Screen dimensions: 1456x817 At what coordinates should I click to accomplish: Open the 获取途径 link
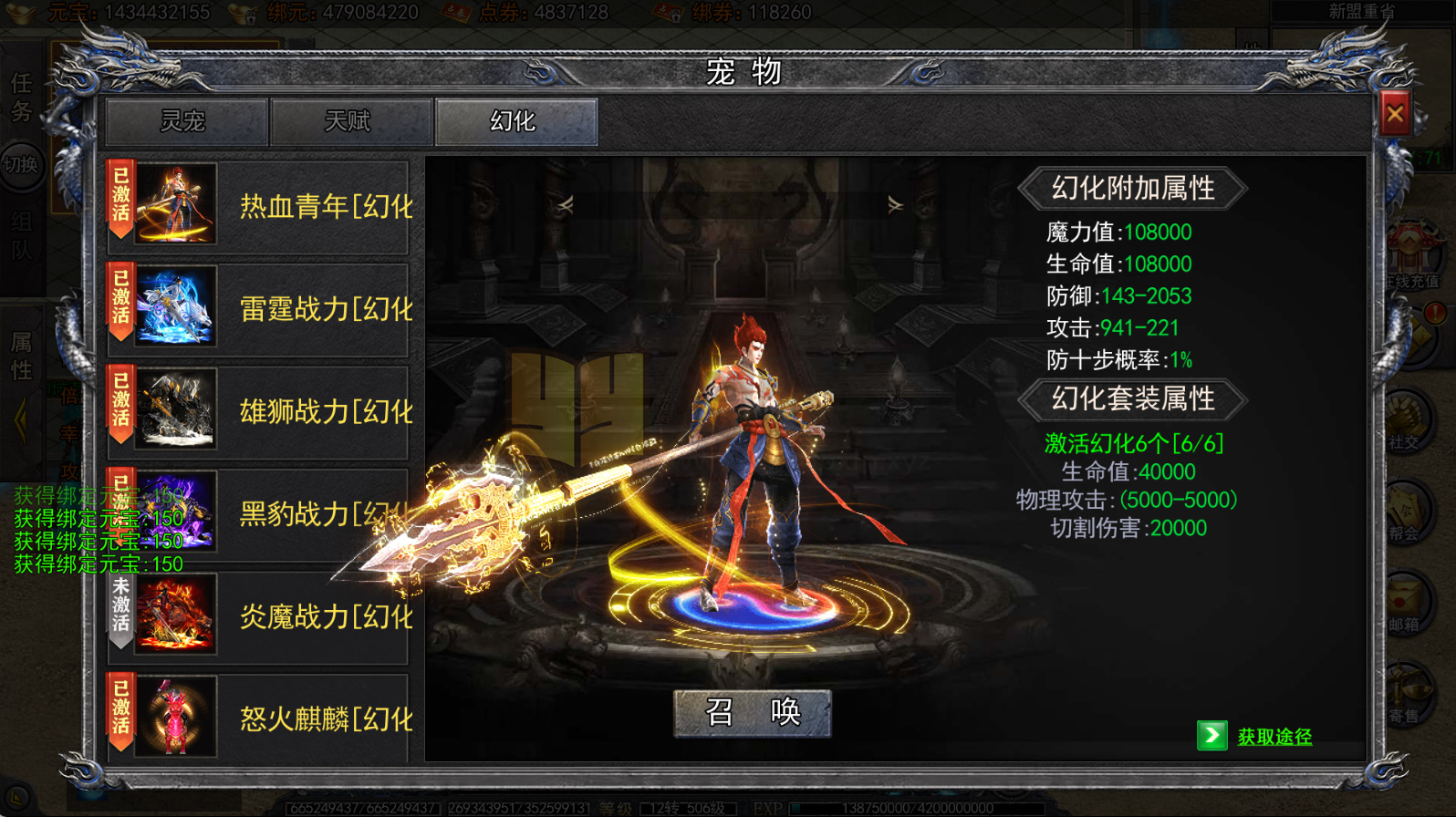pyautogui.click(x=1274, y=737)
